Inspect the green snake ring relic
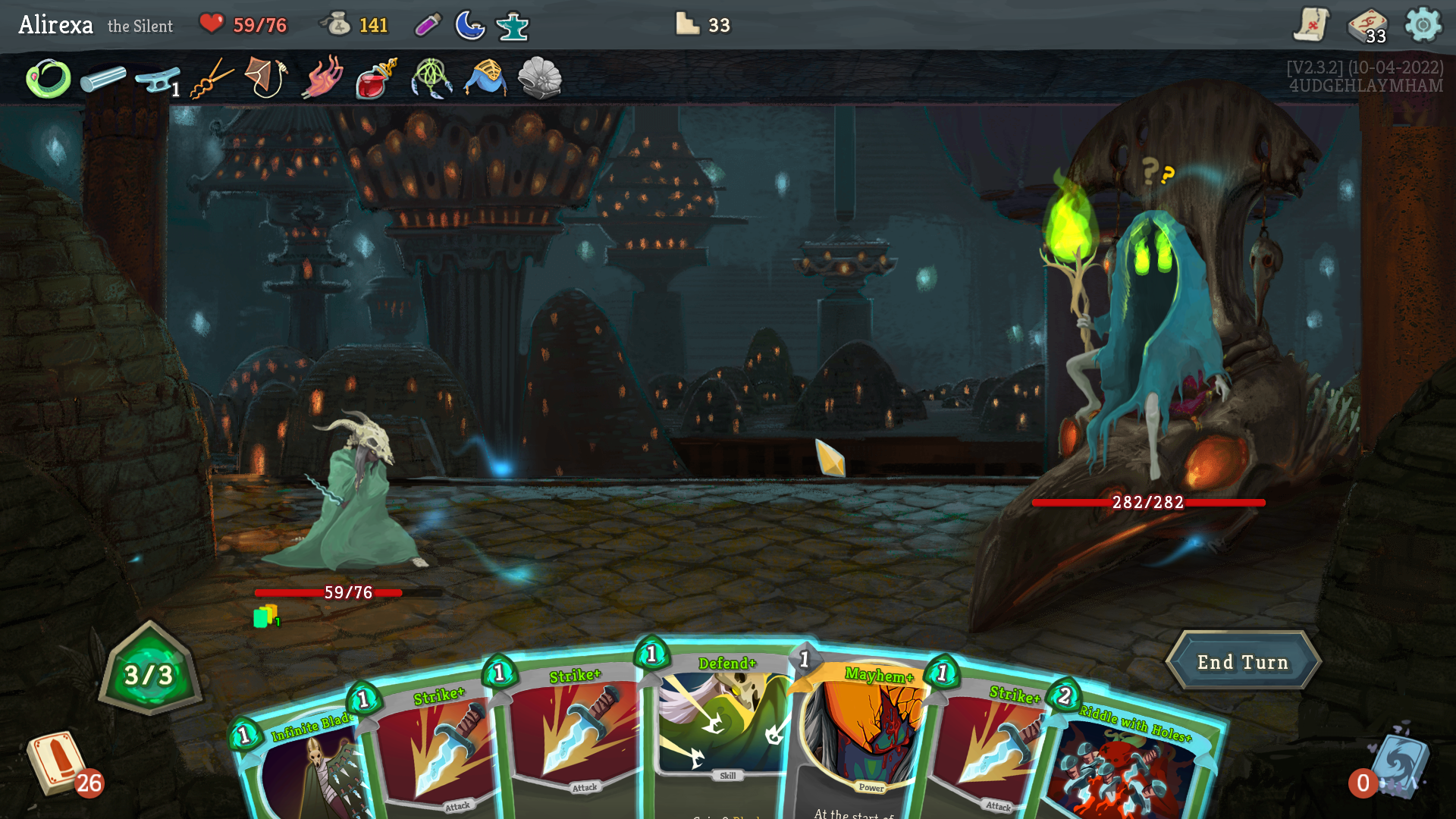Screen dimensions: 1456x819 click(49, 79)
